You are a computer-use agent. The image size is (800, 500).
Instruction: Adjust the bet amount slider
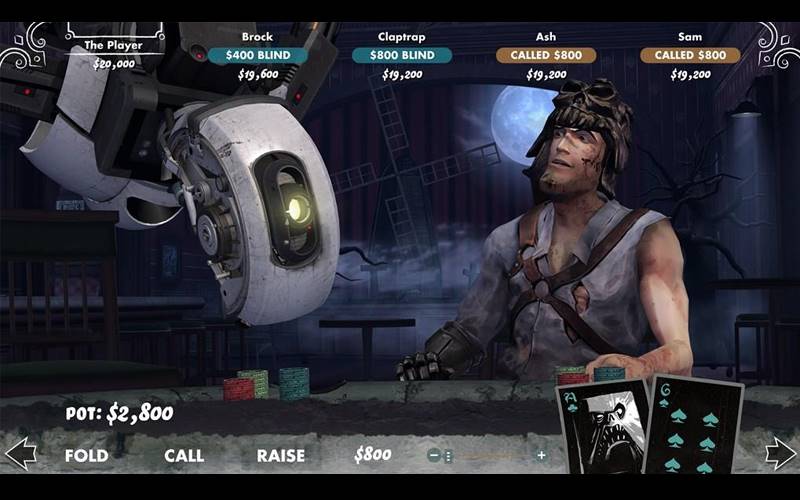tap(448, 455)
